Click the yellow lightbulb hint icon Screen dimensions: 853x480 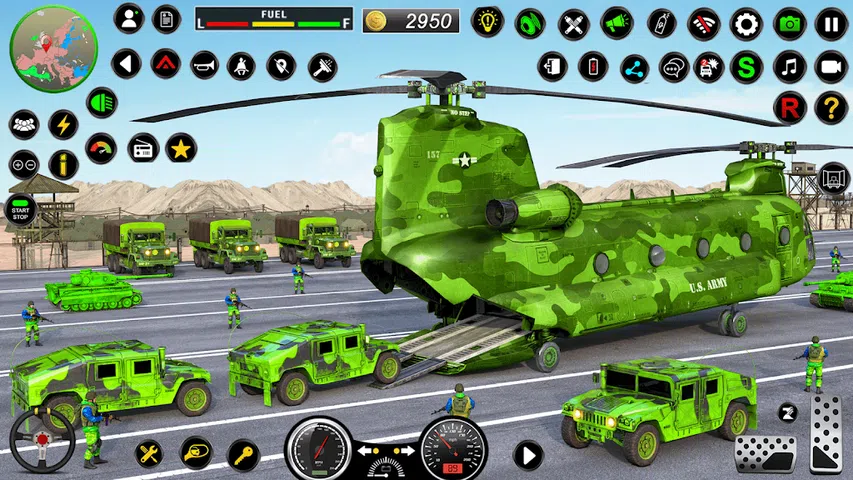(488, 21)
